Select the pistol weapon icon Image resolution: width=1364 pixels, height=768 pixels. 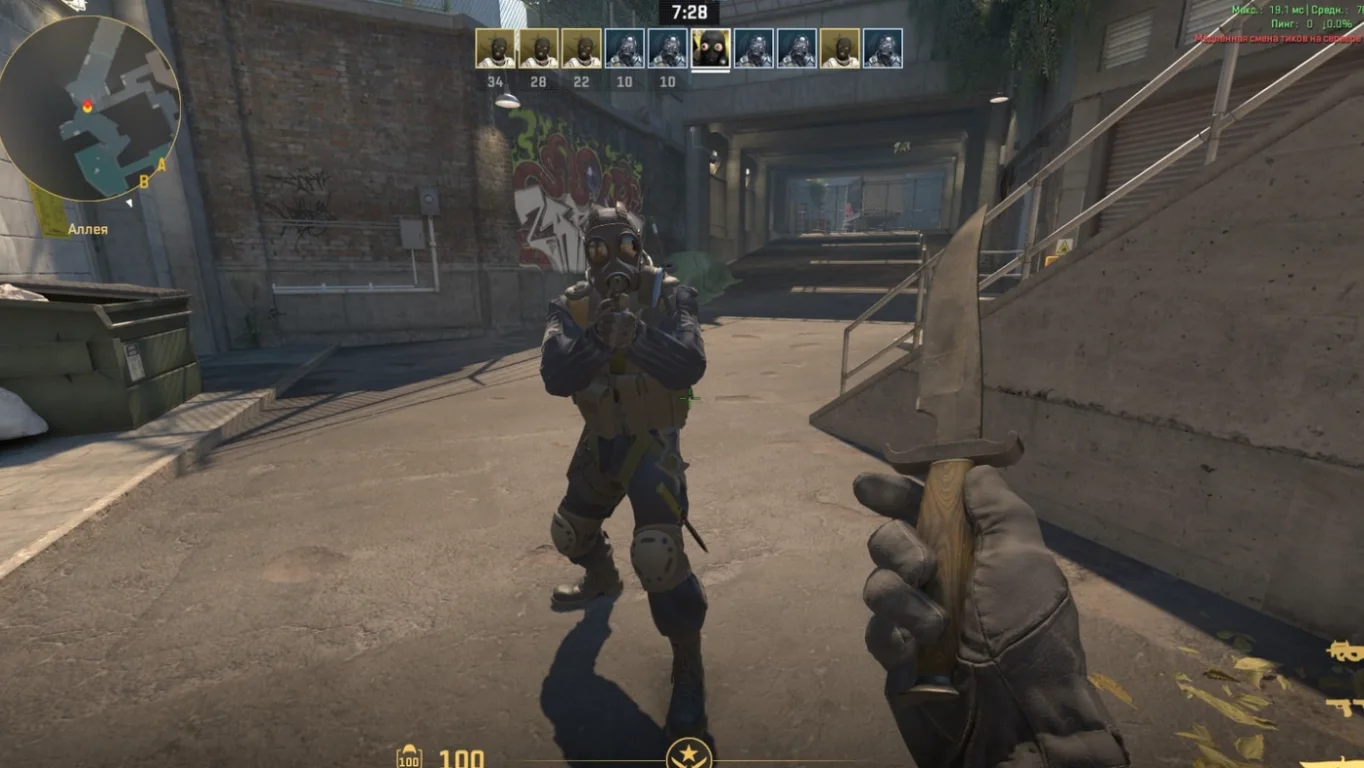[x=1345, y=706]
